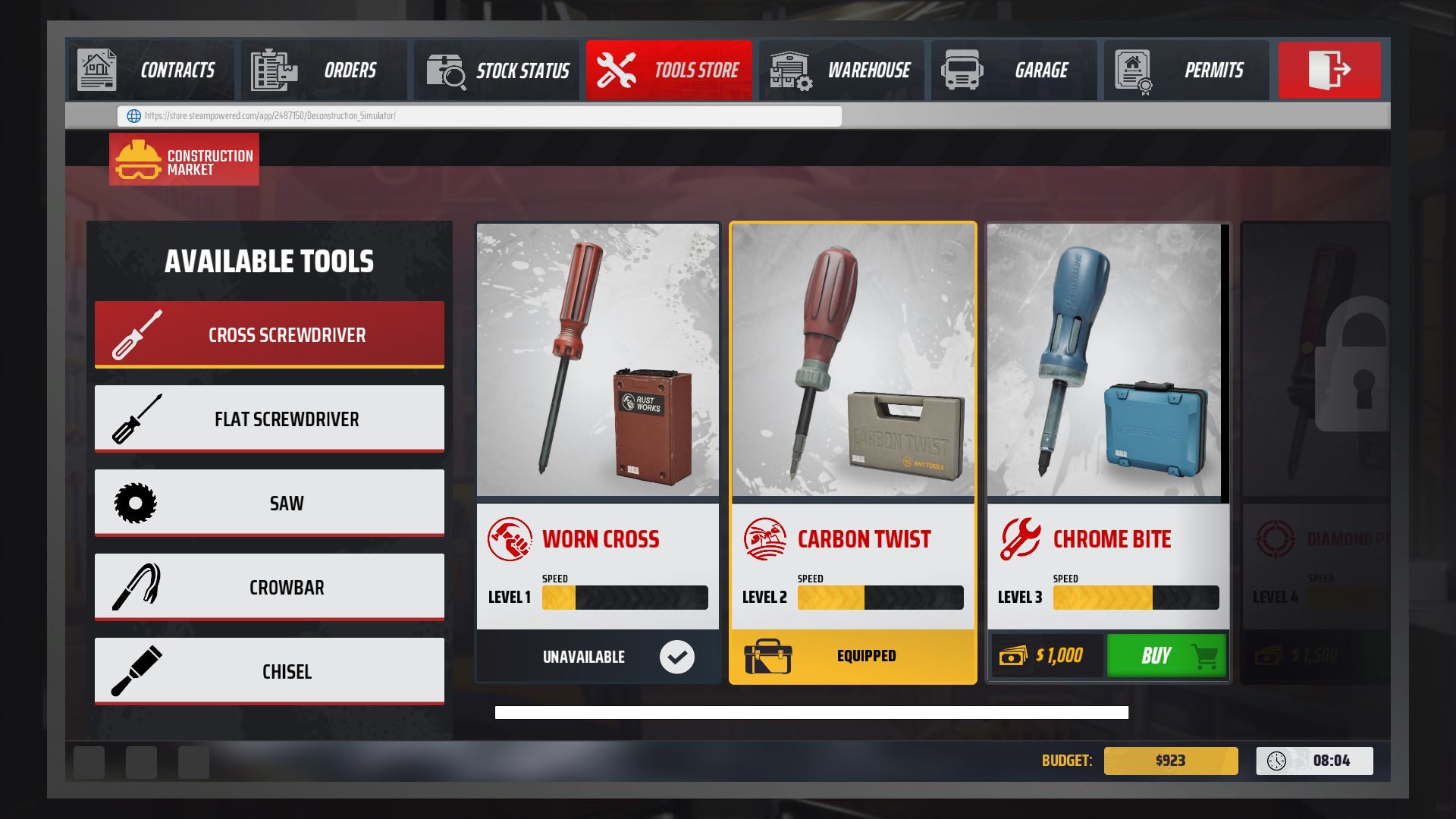Image resolution: width=1456 pixels, height=819 pixels.
Task: Open the Contracts tab
Action: (x=151, y=71)
